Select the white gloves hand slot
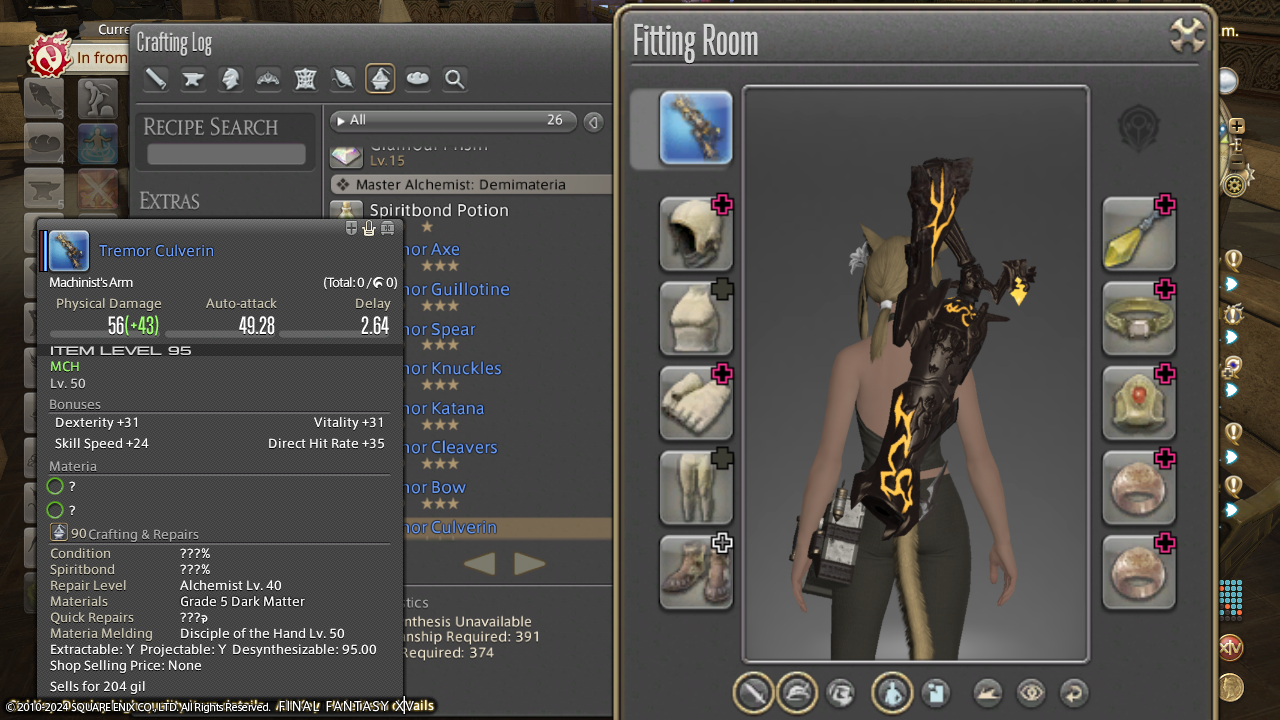Viewport: 1280px width, 720px height. point(696,403)
